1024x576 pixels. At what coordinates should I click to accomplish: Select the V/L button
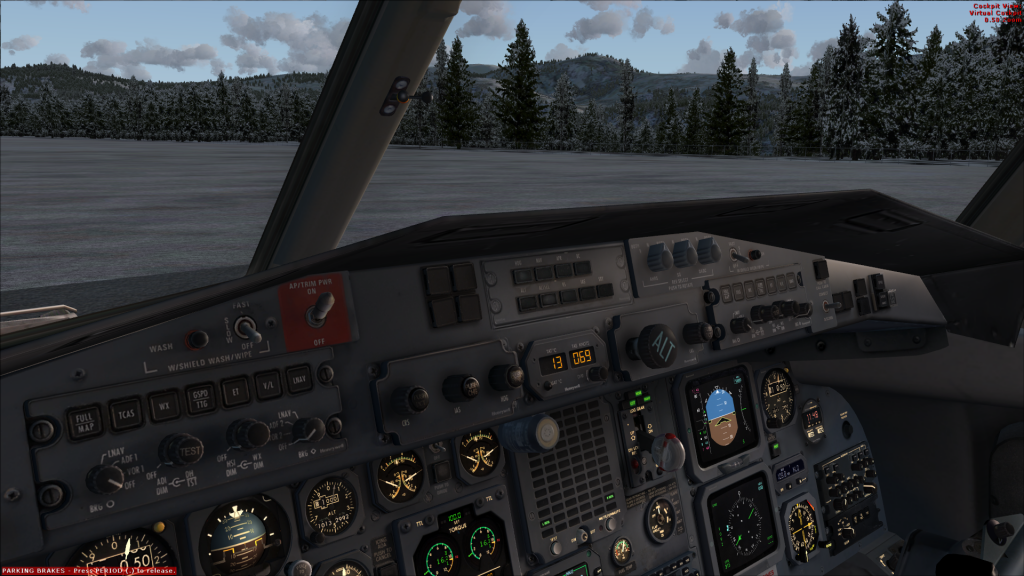[268, 384]
